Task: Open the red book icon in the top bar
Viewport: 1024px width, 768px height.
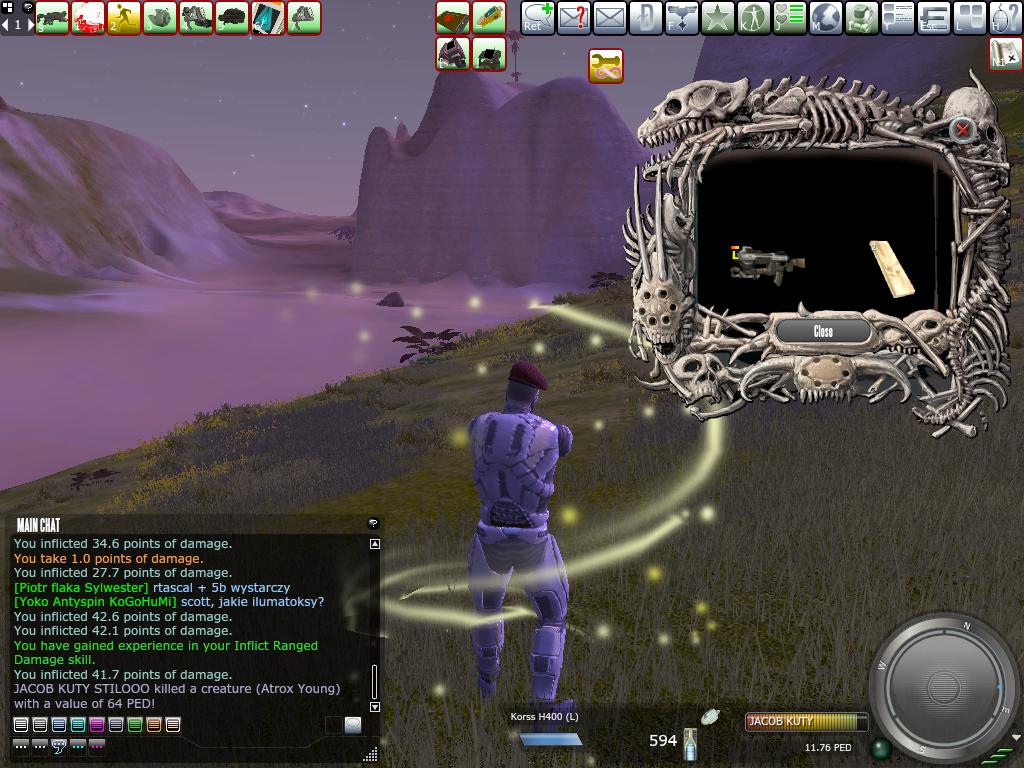Action: click(453, 17)
